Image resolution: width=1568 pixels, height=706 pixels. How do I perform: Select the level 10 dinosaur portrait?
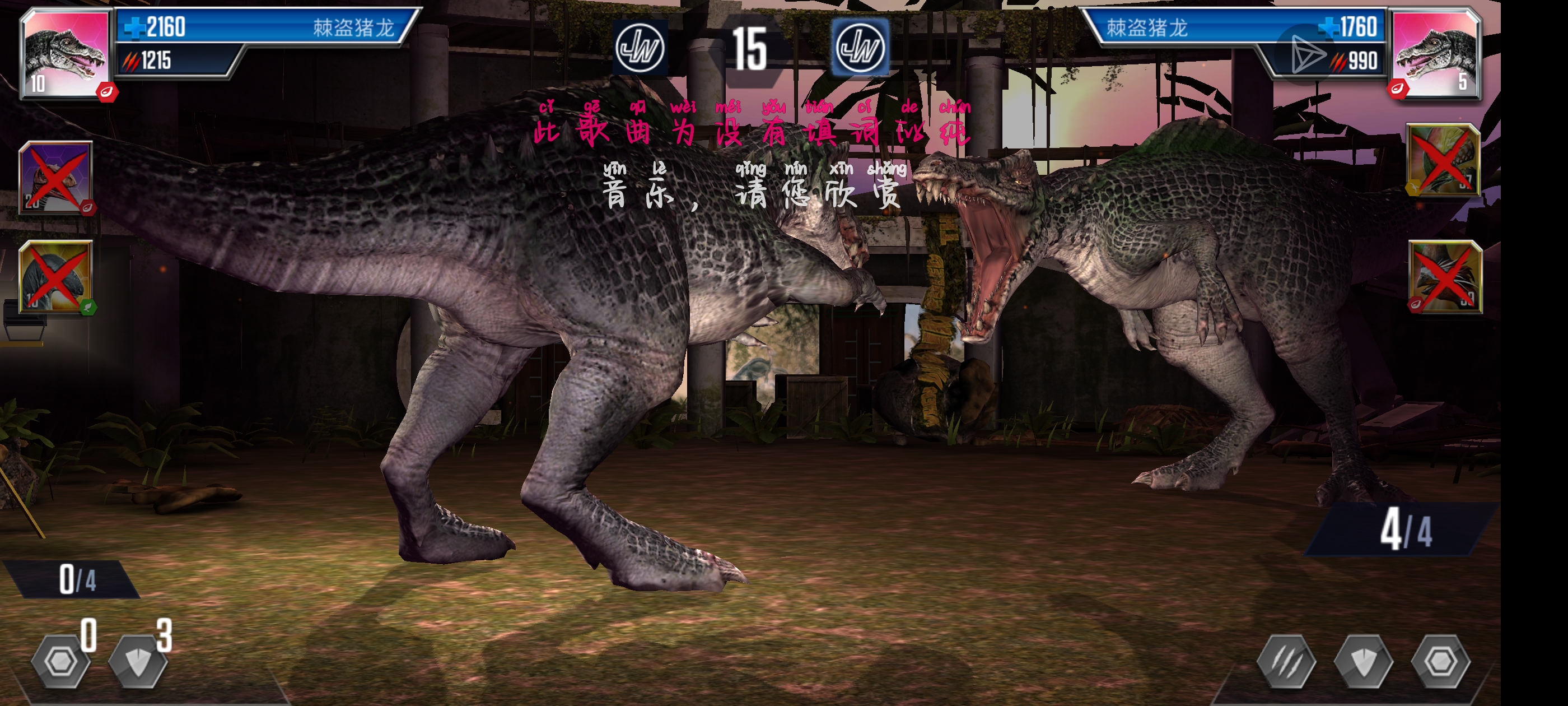point(64,54)
